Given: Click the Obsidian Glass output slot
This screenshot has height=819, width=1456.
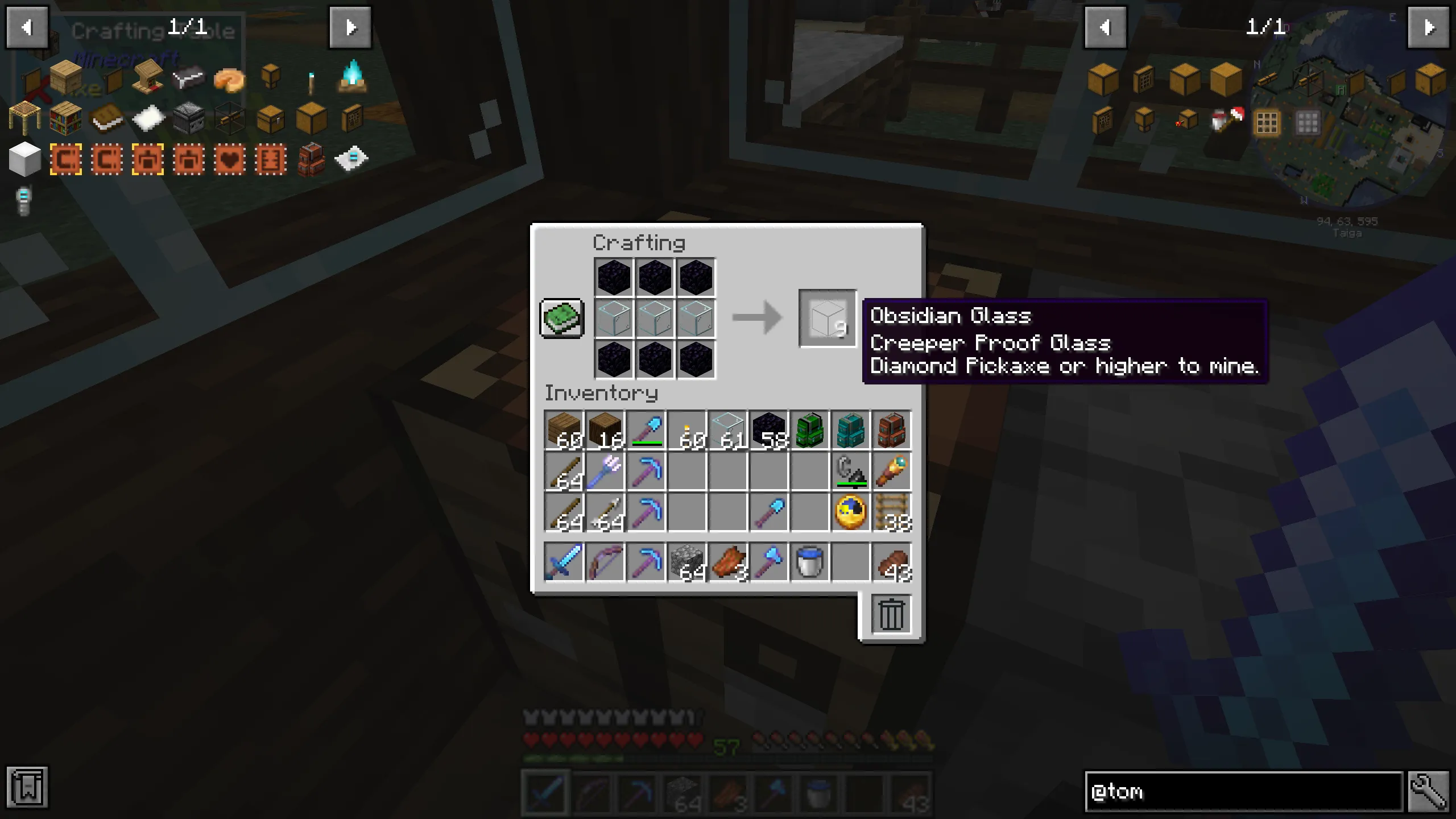Looking at the screenshot, I should point(828,318).
